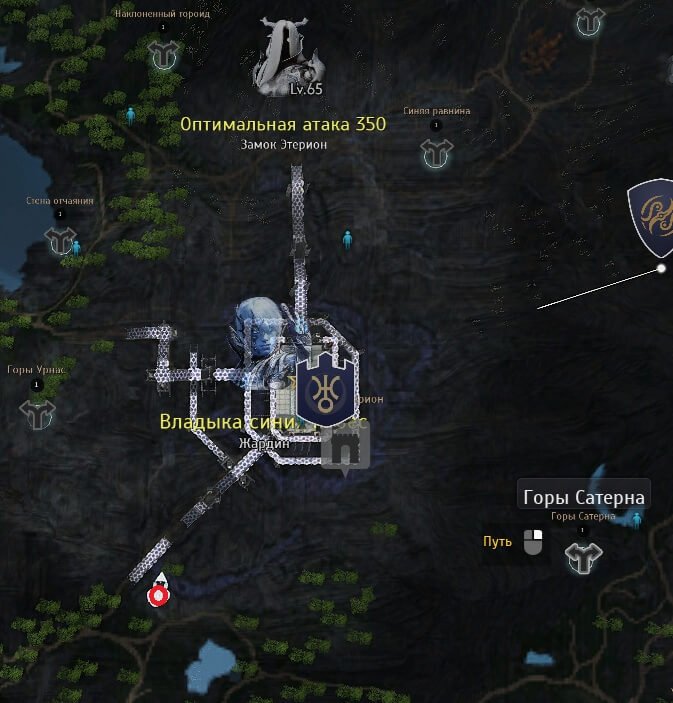673x703 pixels.
Task: Select the dark blue town crest shield
Action: pos(324,390)
